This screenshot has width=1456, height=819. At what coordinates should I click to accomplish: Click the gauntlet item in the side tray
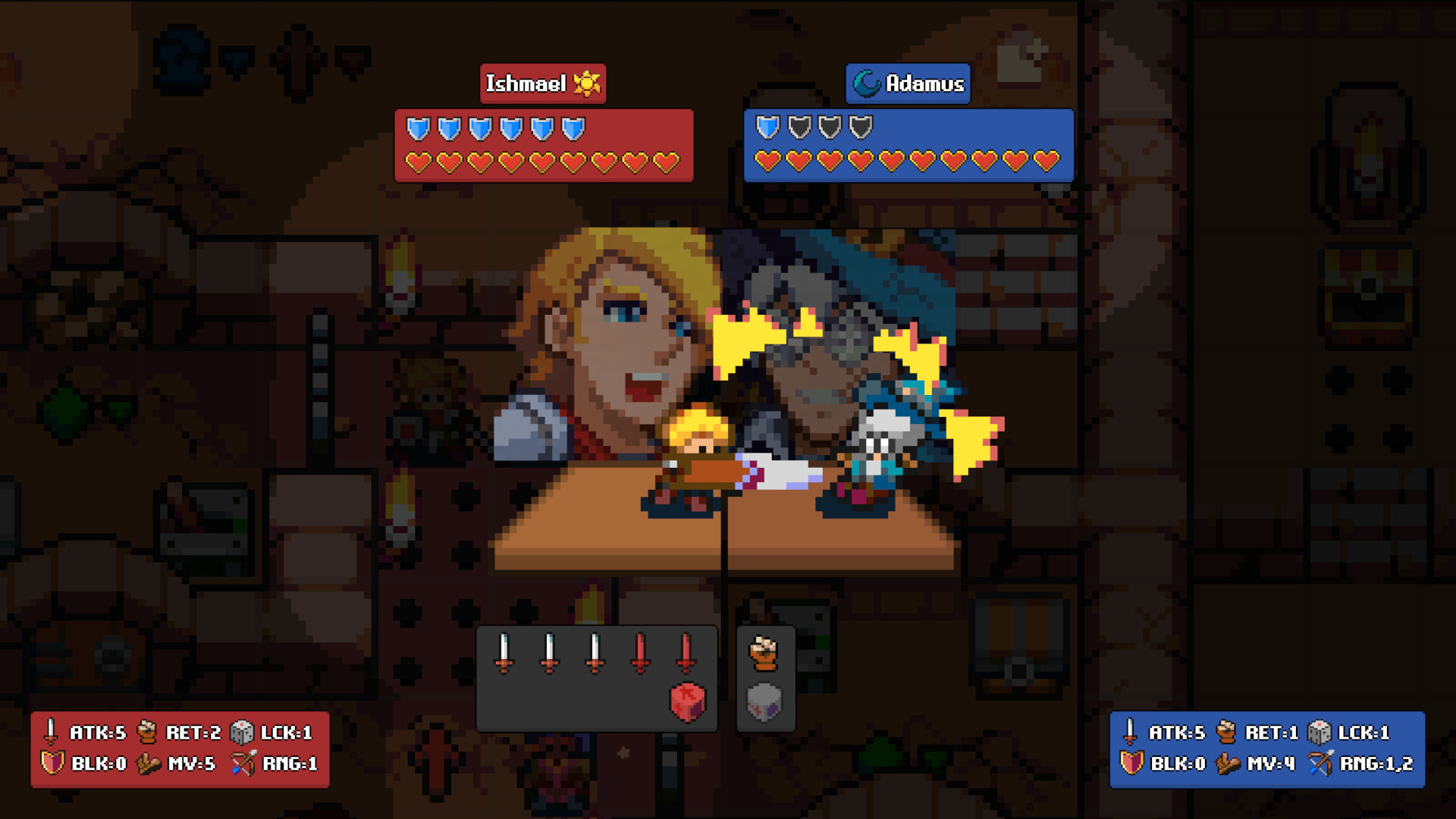tap(764, 654)
